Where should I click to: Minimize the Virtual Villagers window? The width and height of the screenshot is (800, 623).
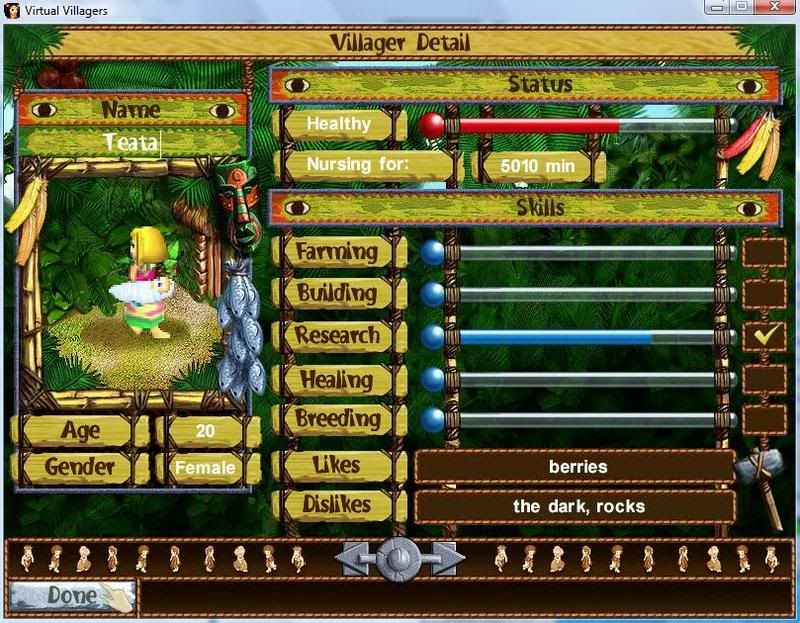[716, 7]
